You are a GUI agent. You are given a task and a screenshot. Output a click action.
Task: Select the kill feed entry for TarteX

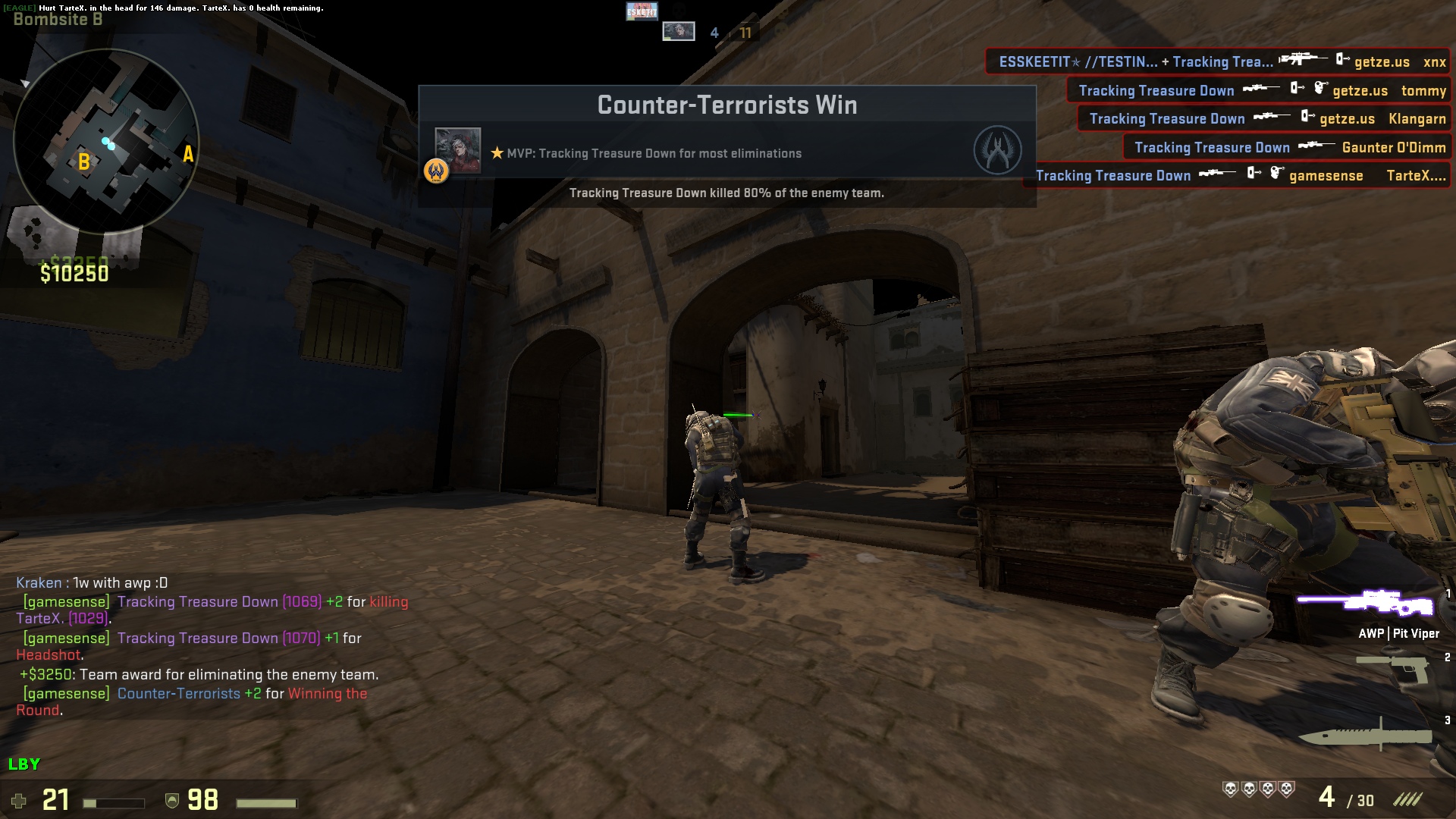point(1242,176)
